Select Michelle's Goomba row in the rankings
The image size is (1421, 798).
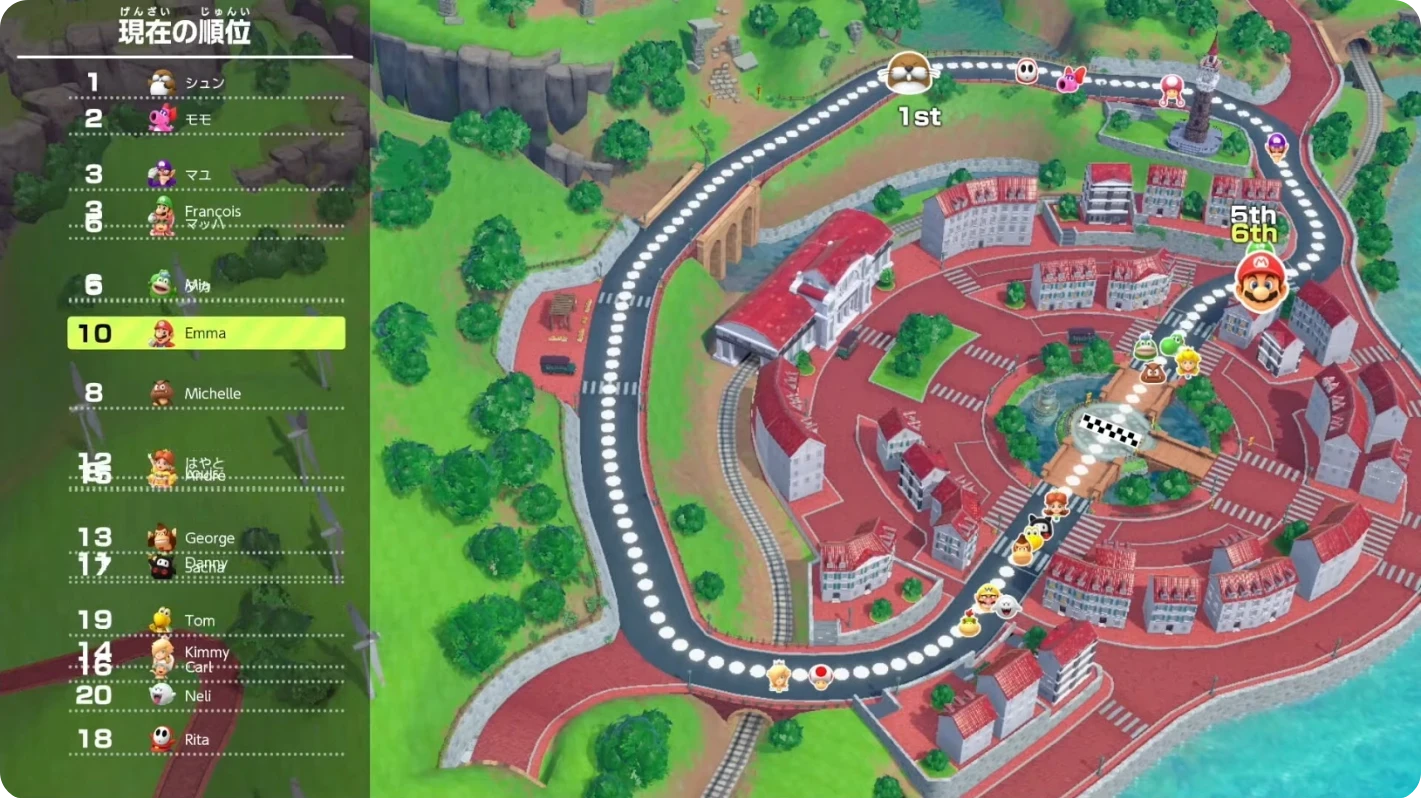tap(206, 393)
